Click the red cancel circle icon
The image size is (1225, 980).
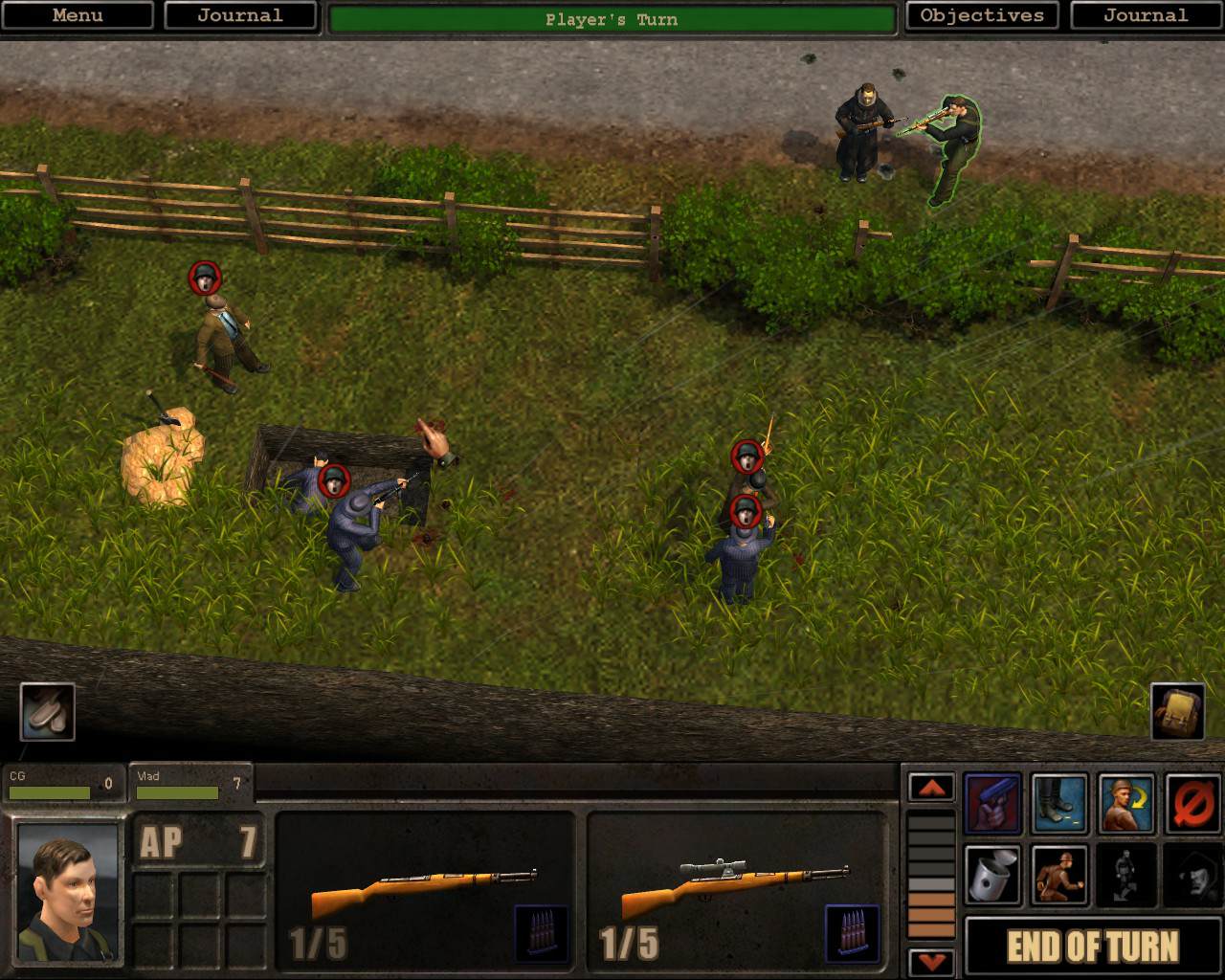pos(1192,804)
